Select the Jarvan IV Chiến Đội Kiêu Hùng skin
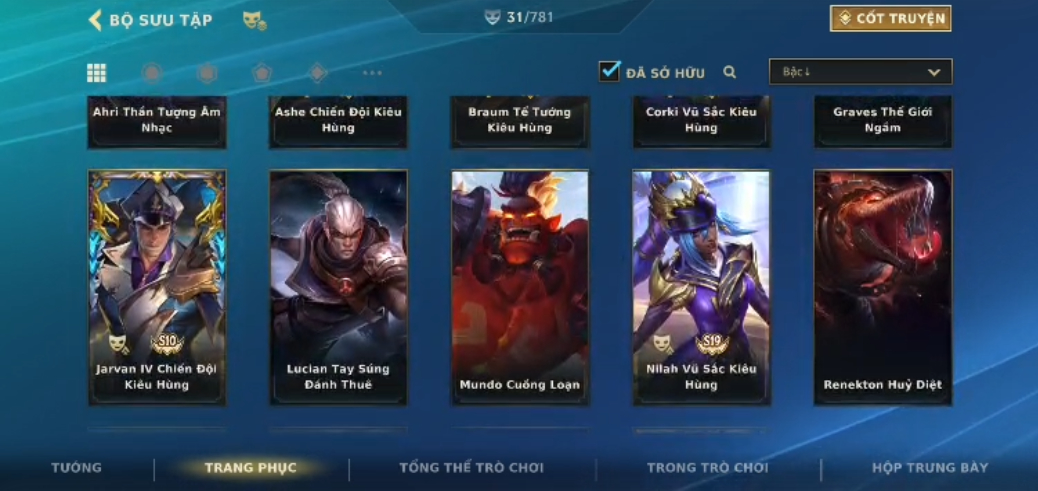1038x491 pixels. tap(157, 287)
